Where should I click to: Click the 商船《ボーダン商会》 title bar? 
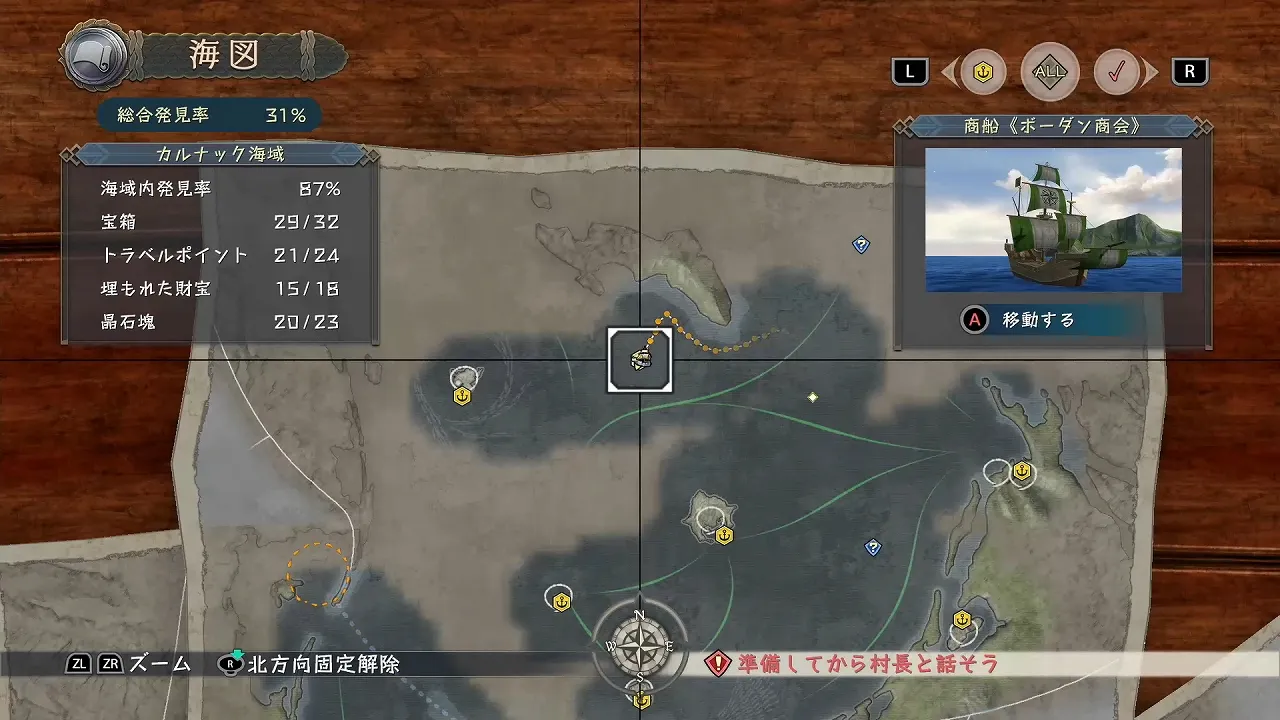(1052, 124)
